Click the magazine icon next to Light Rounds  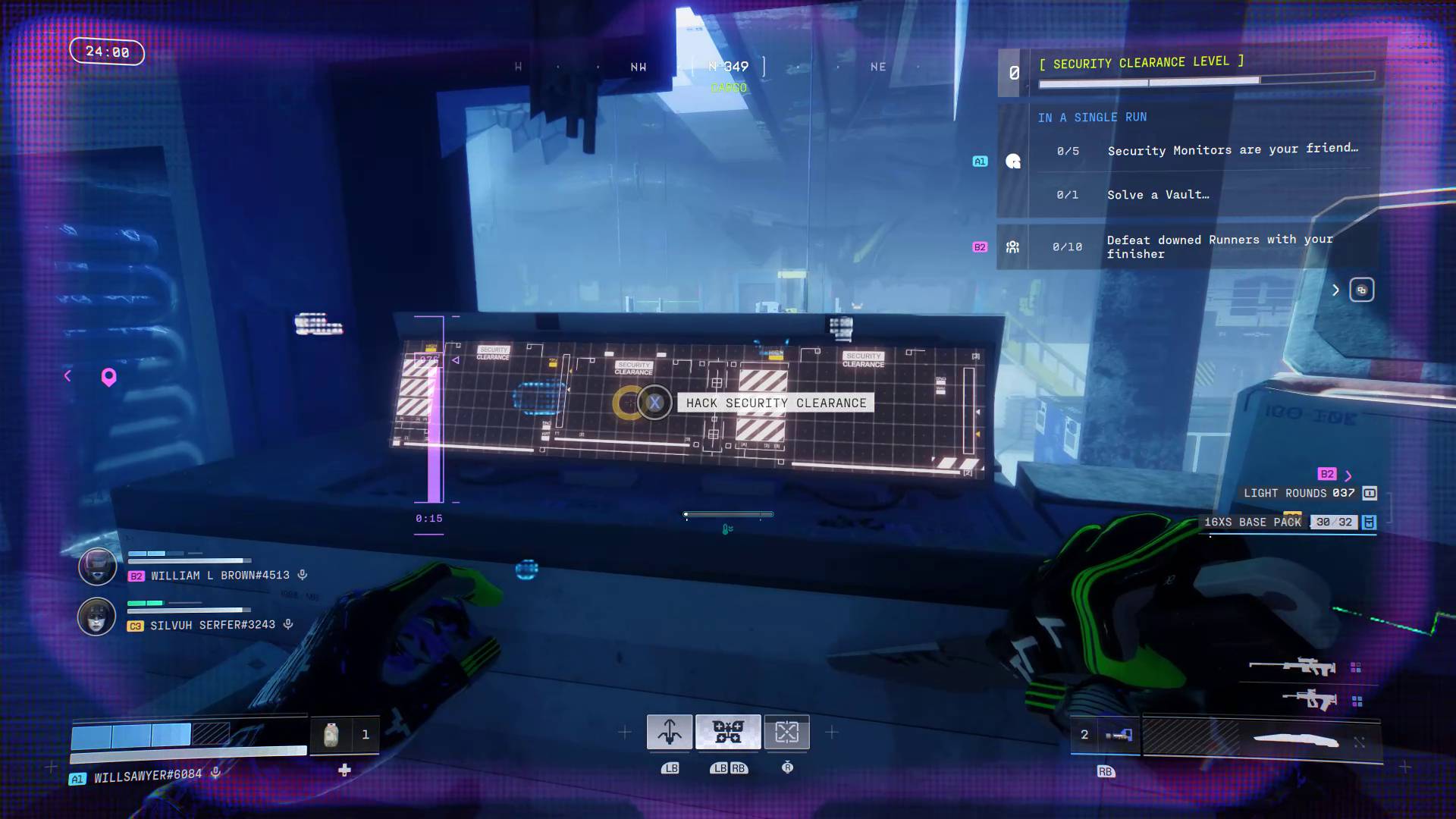[1370, 493]
